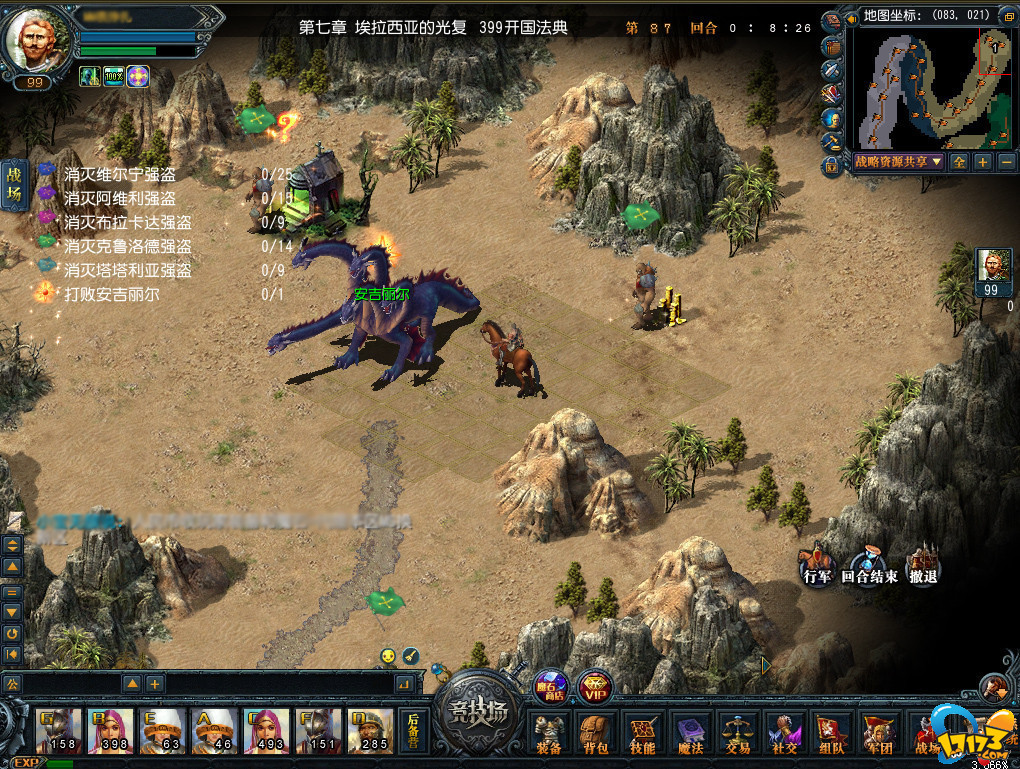
Task: Open the 魔法 magic book
Action: click(x=691, y=734)
